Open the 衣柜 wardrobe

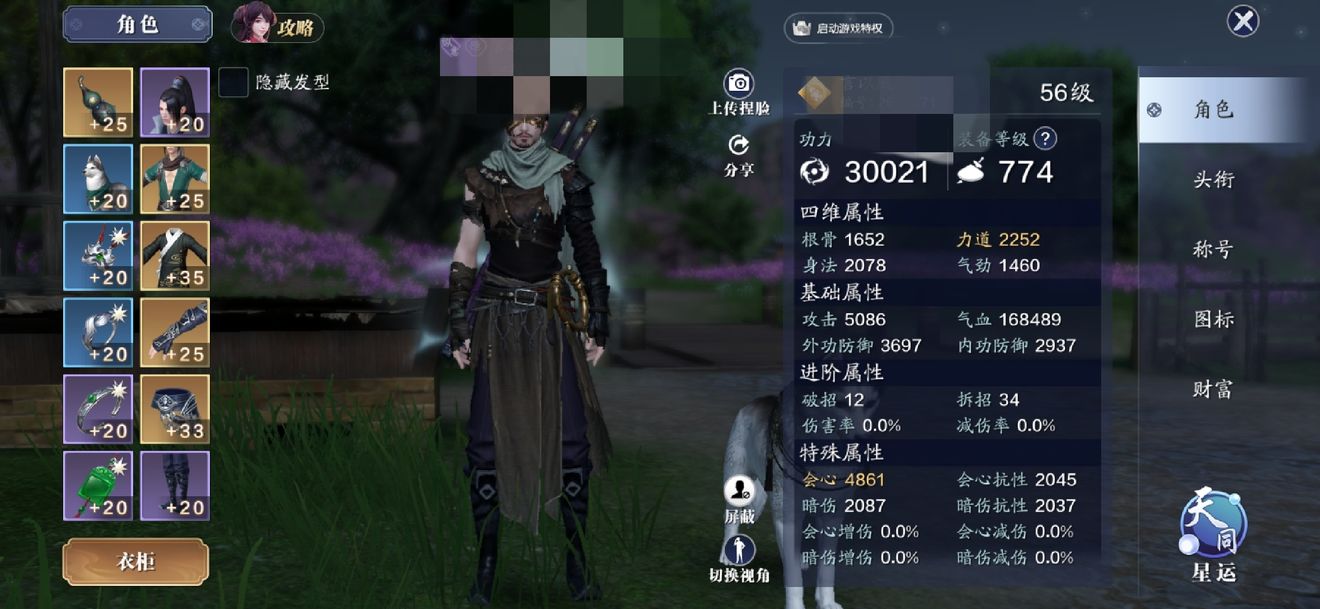pos(135,562)
